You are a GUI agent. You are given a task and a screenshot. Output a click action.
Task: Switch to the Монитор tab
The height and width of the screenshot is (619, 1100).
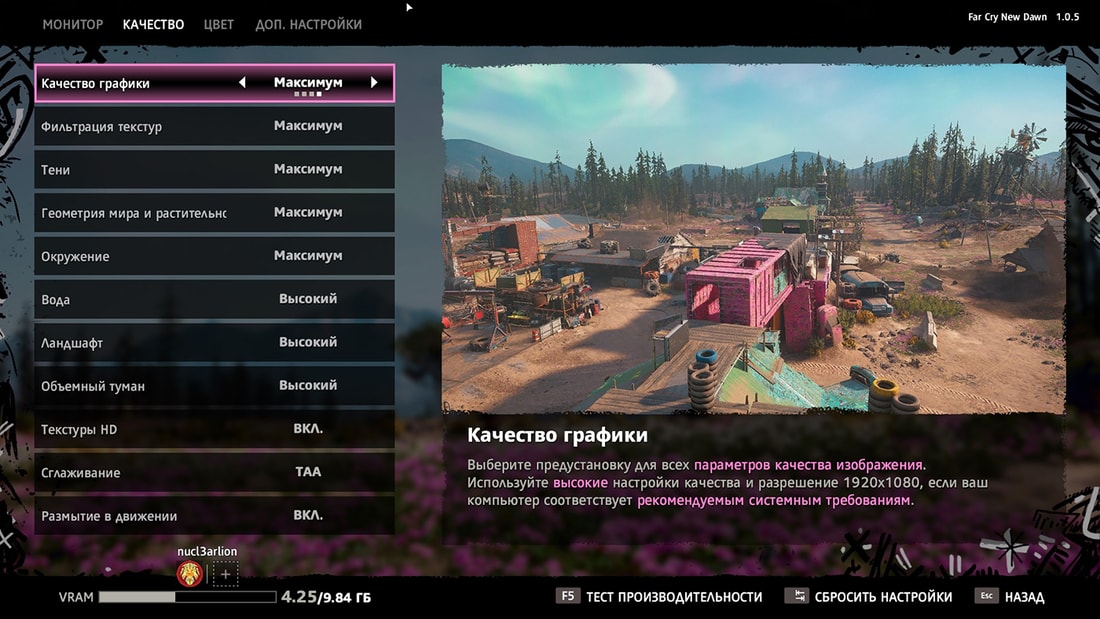[x=72, y=24]
